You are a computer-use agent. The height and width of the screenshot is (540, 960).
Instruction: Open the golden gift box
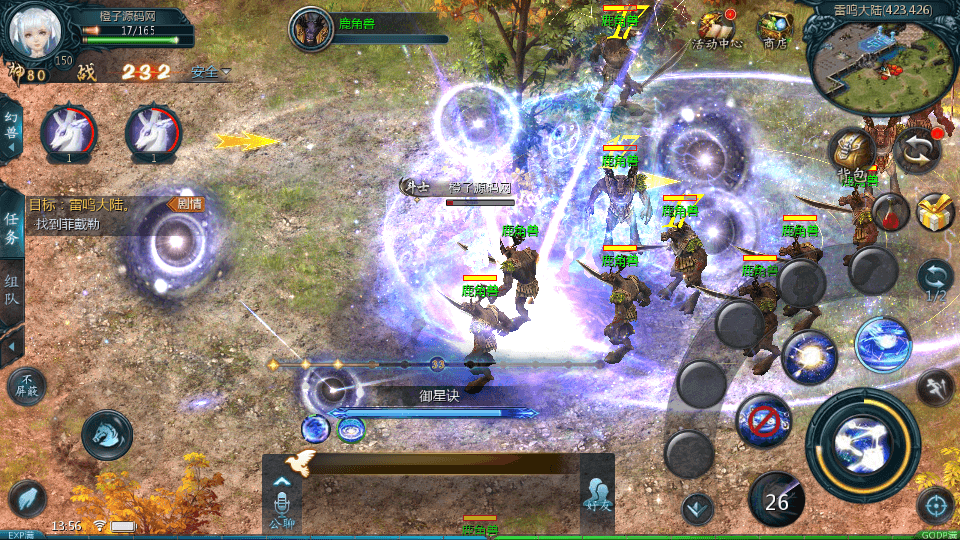coord(935,211)
